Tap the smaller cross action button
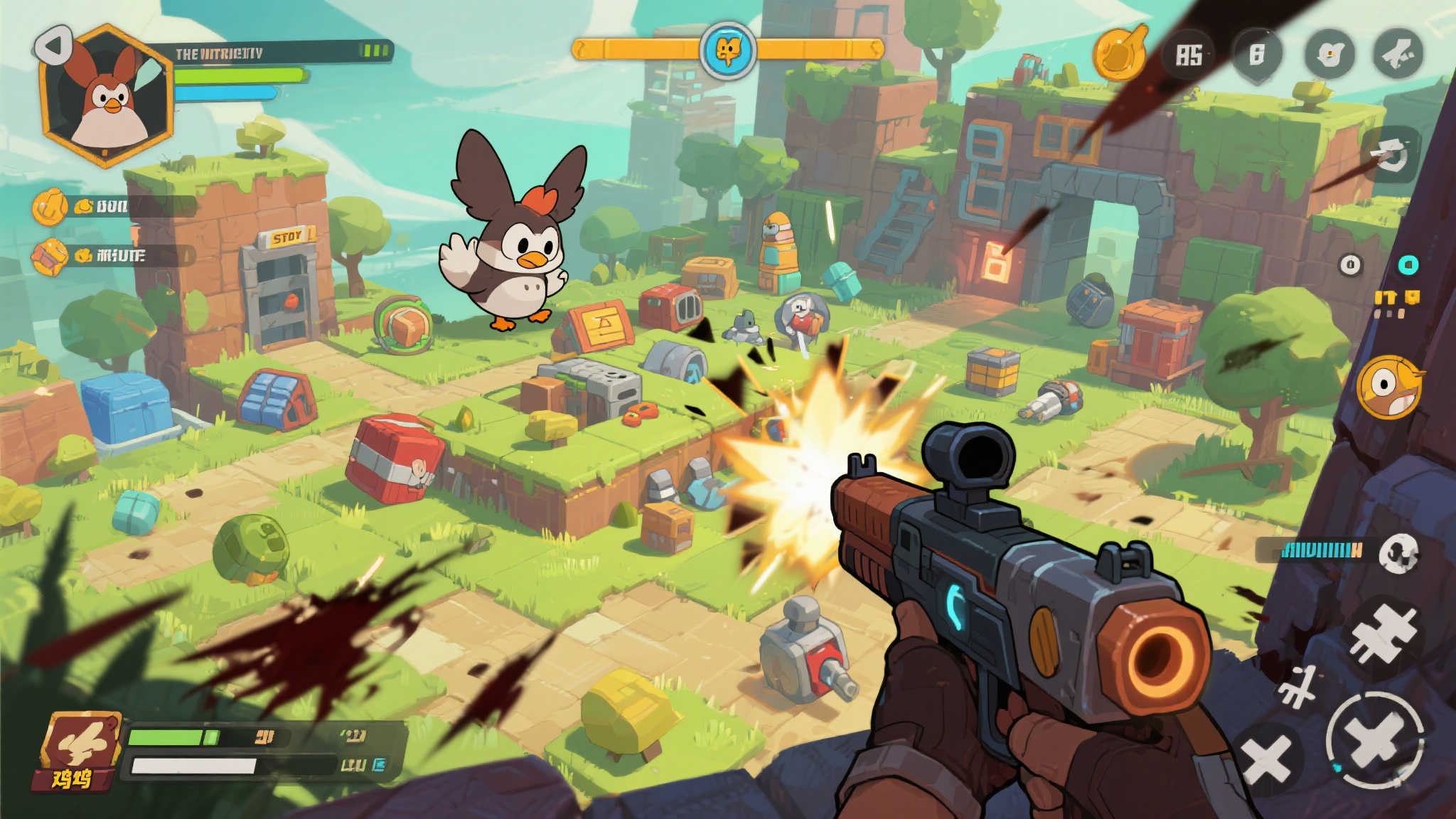This screenshot has height=819, width=1456. click(1267, 759)
